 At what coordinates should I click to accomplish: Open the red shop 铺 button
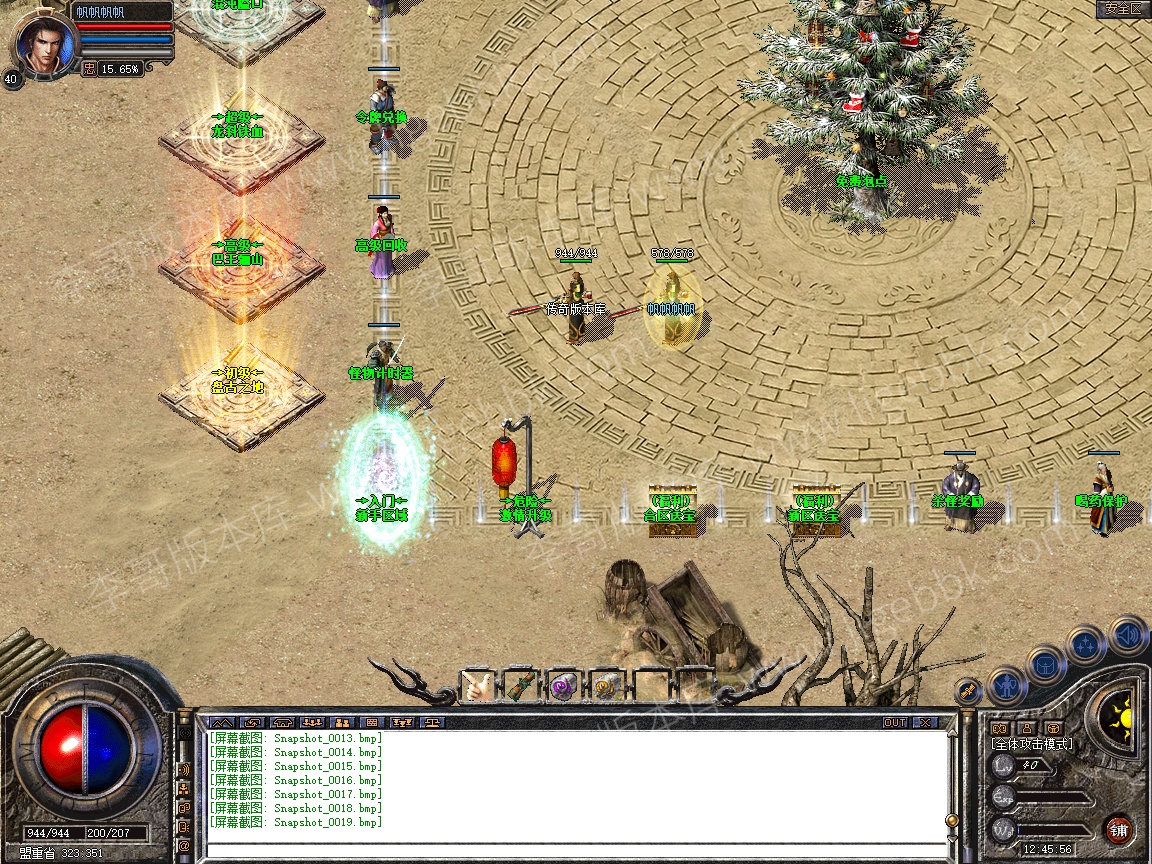click(1119, 829)
